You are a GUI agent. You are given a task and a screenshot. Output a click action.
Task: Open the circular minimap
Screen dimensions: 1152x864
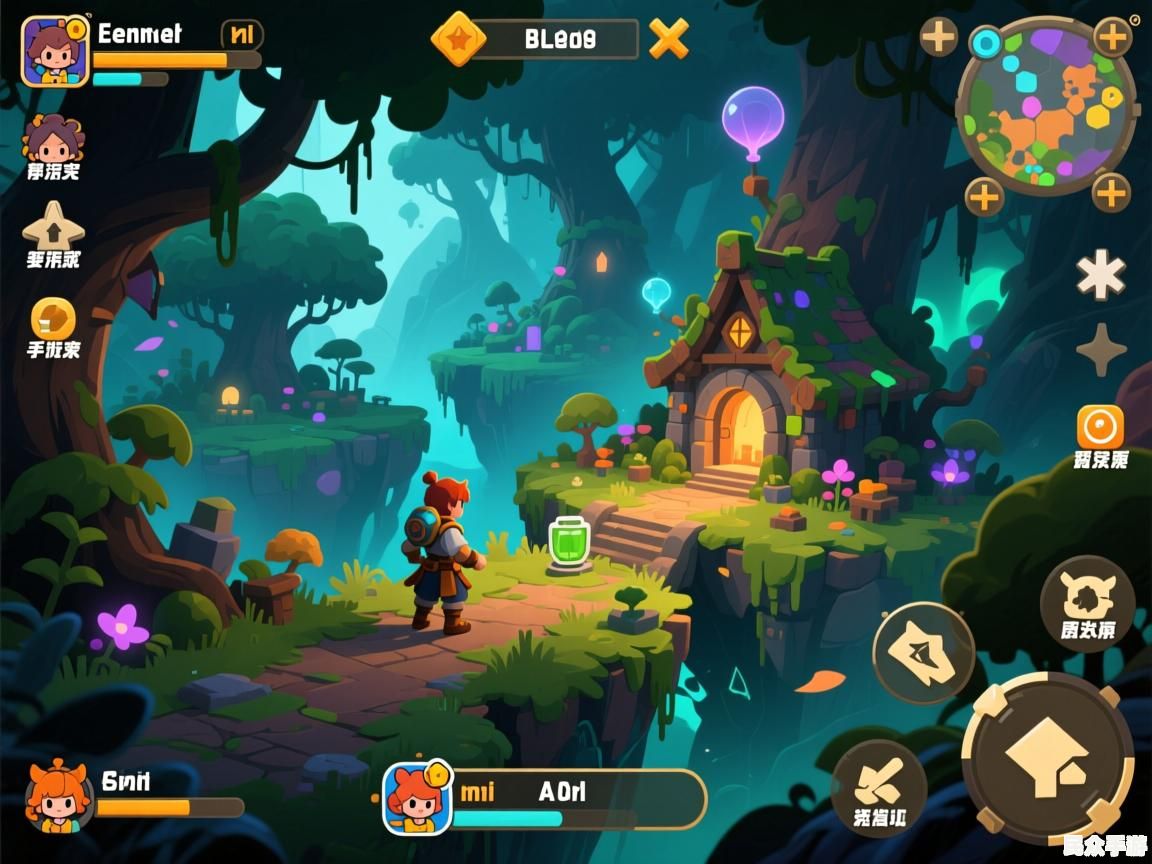[x=1047, y=105]
